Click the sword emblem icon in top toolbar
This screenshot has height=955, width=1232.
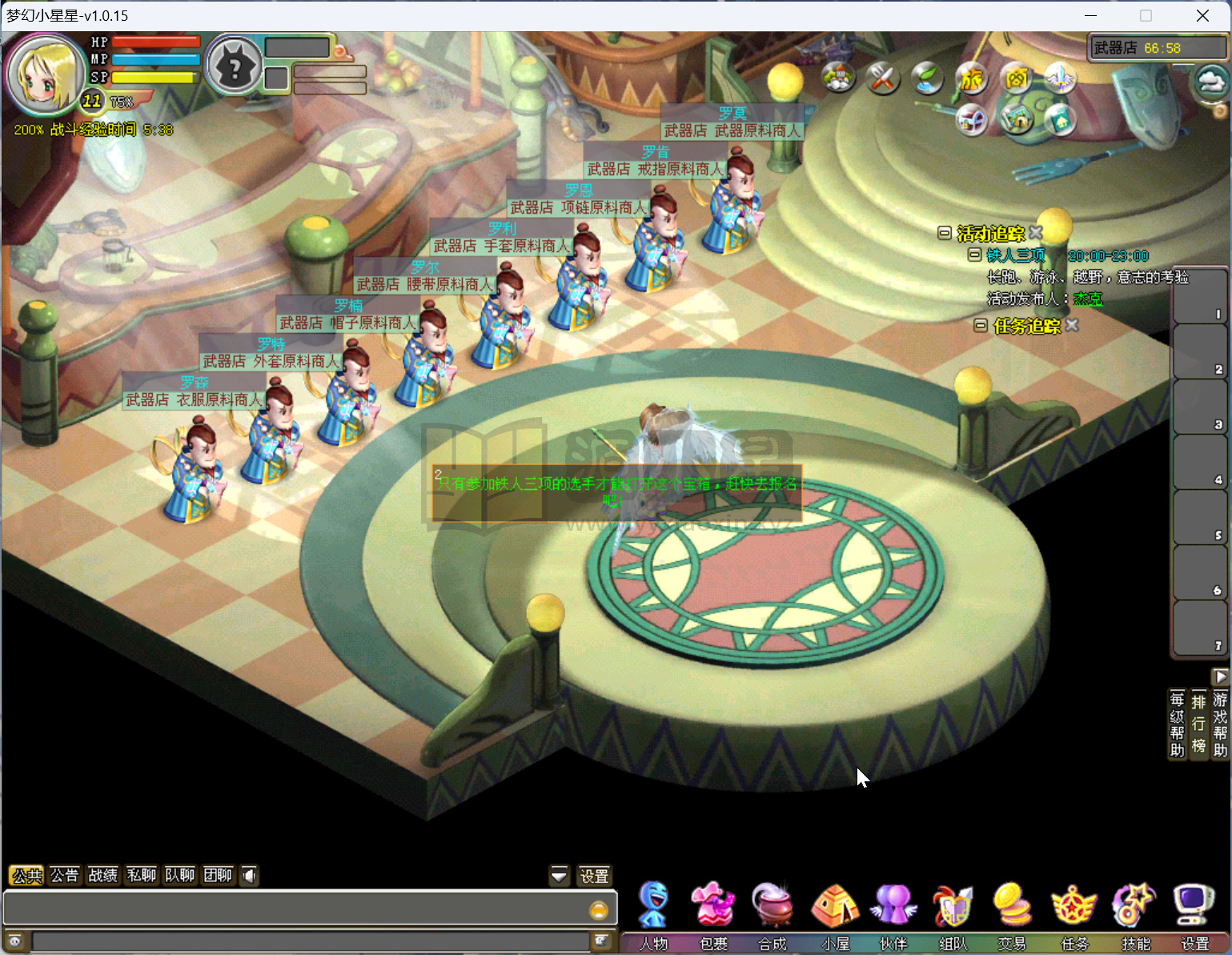tap(1059, 78)
